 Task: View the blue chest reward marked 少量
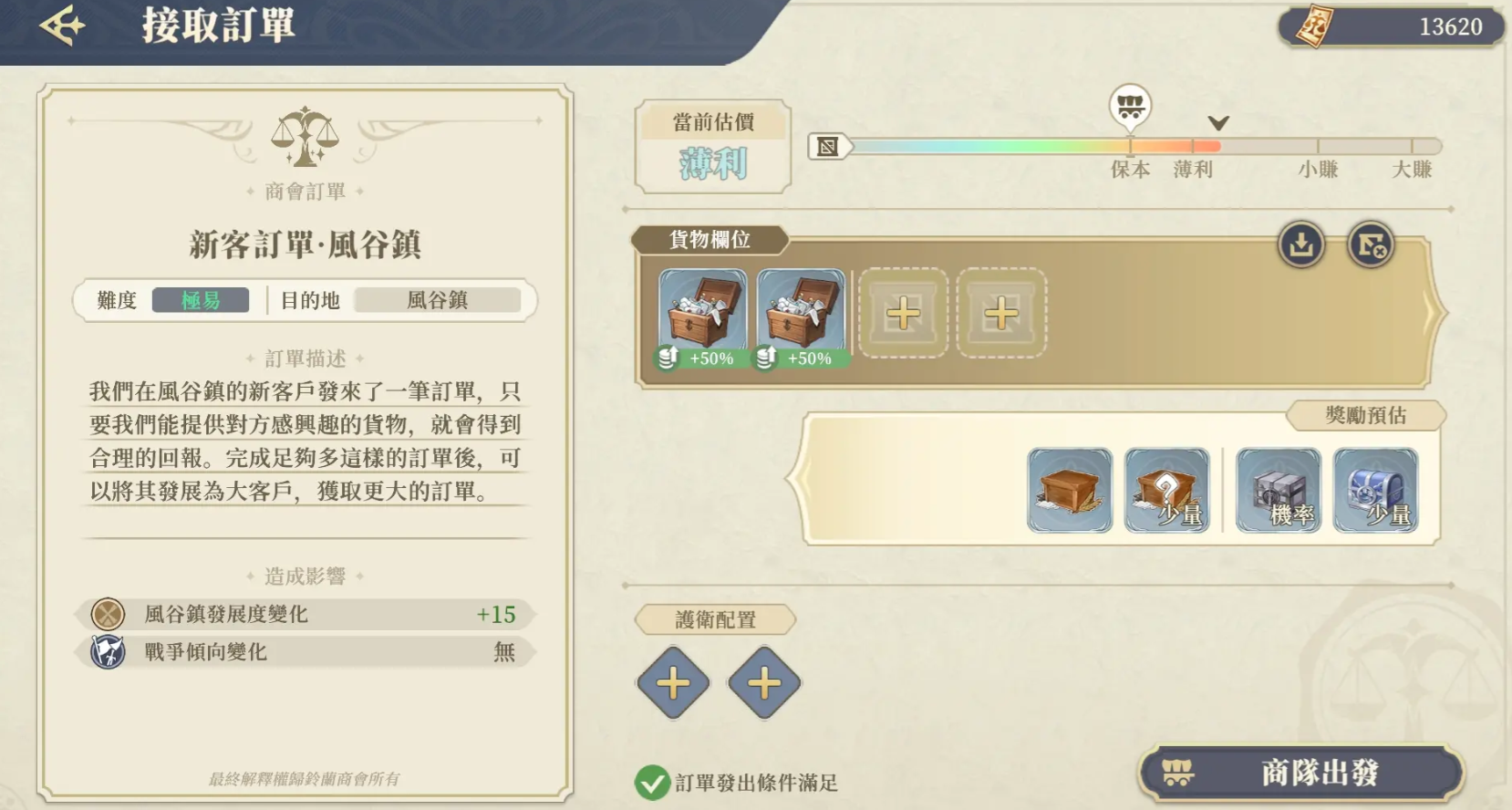pyautogui.click(x=1375, y=490)
